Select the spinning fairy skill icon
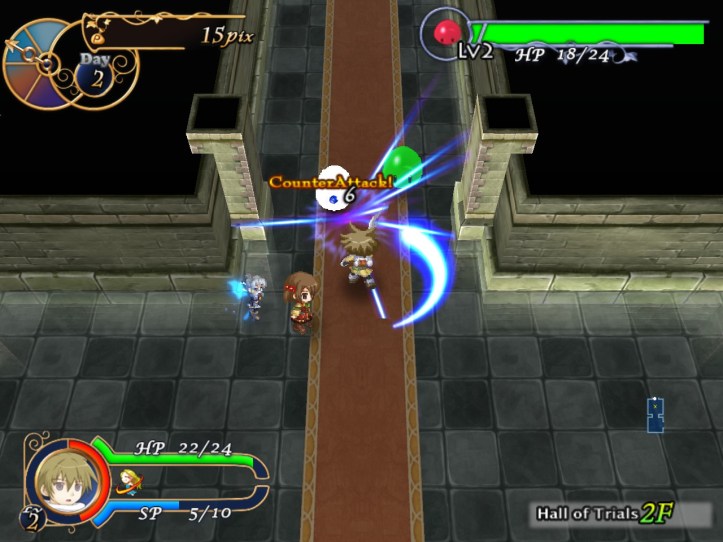The height and width of the screenshot is (542, 723). (x=127, y=480)
